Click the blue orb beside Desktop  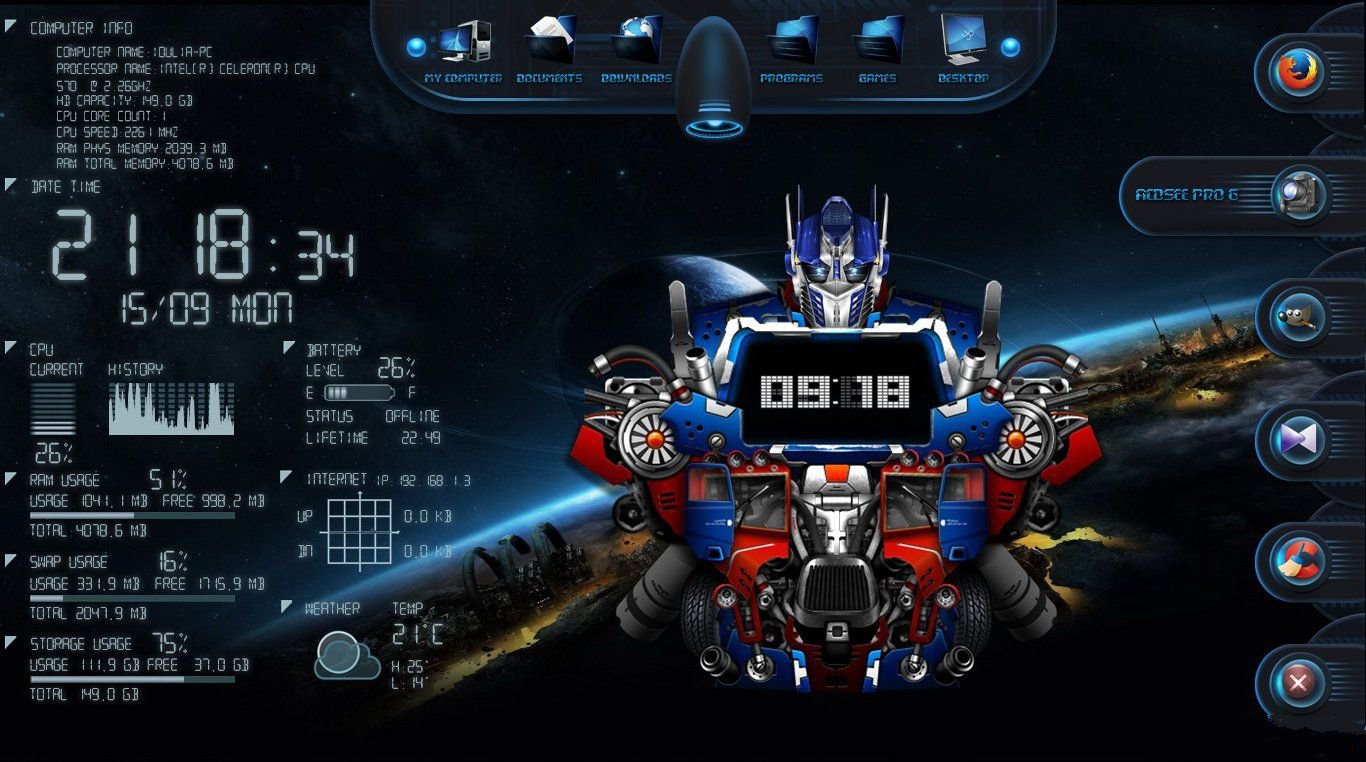pyautogui.click(x=1010, y=47)
